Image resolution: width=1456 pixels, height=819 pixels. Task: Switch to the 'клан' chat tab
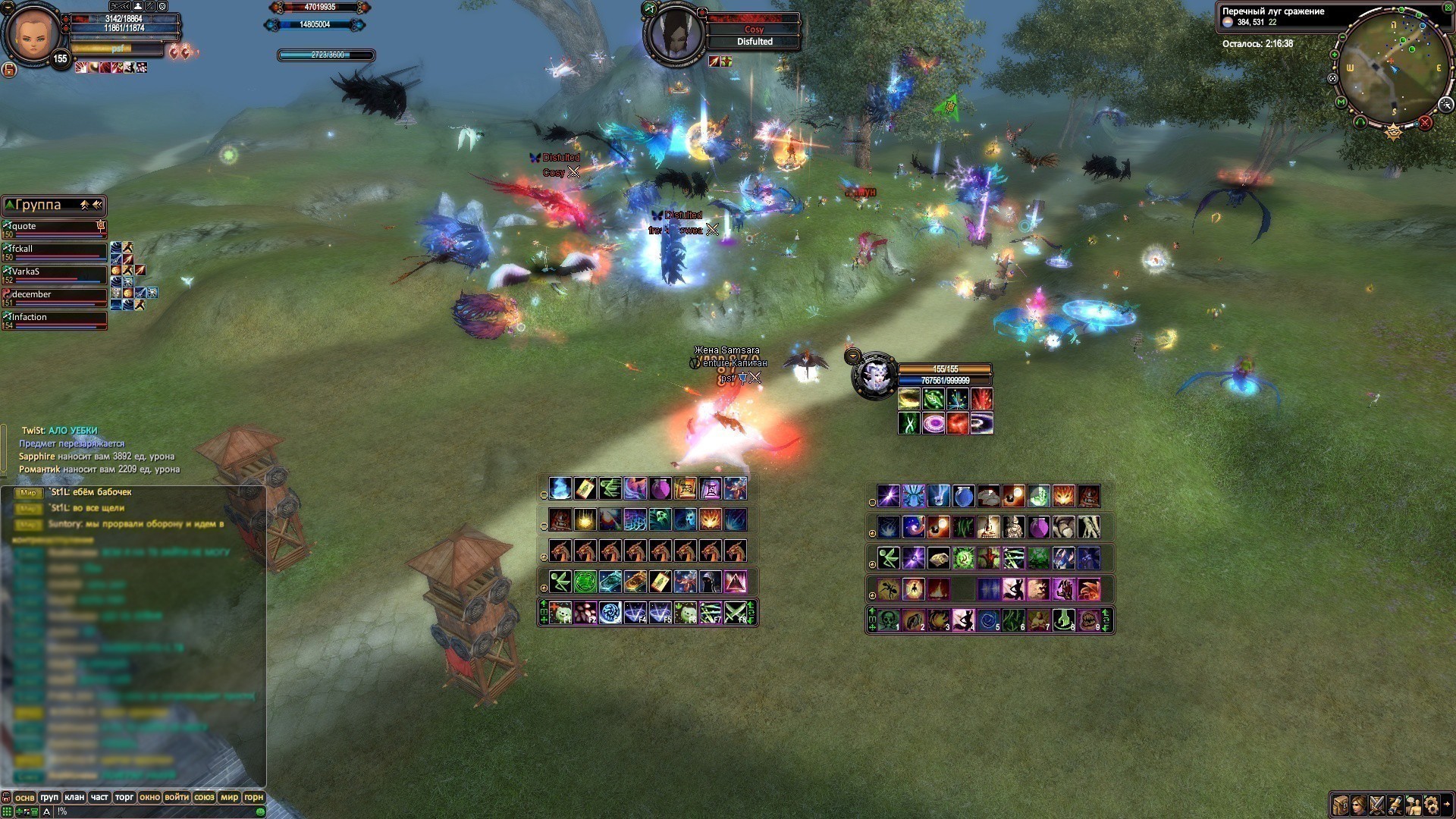tap(74, 797)
